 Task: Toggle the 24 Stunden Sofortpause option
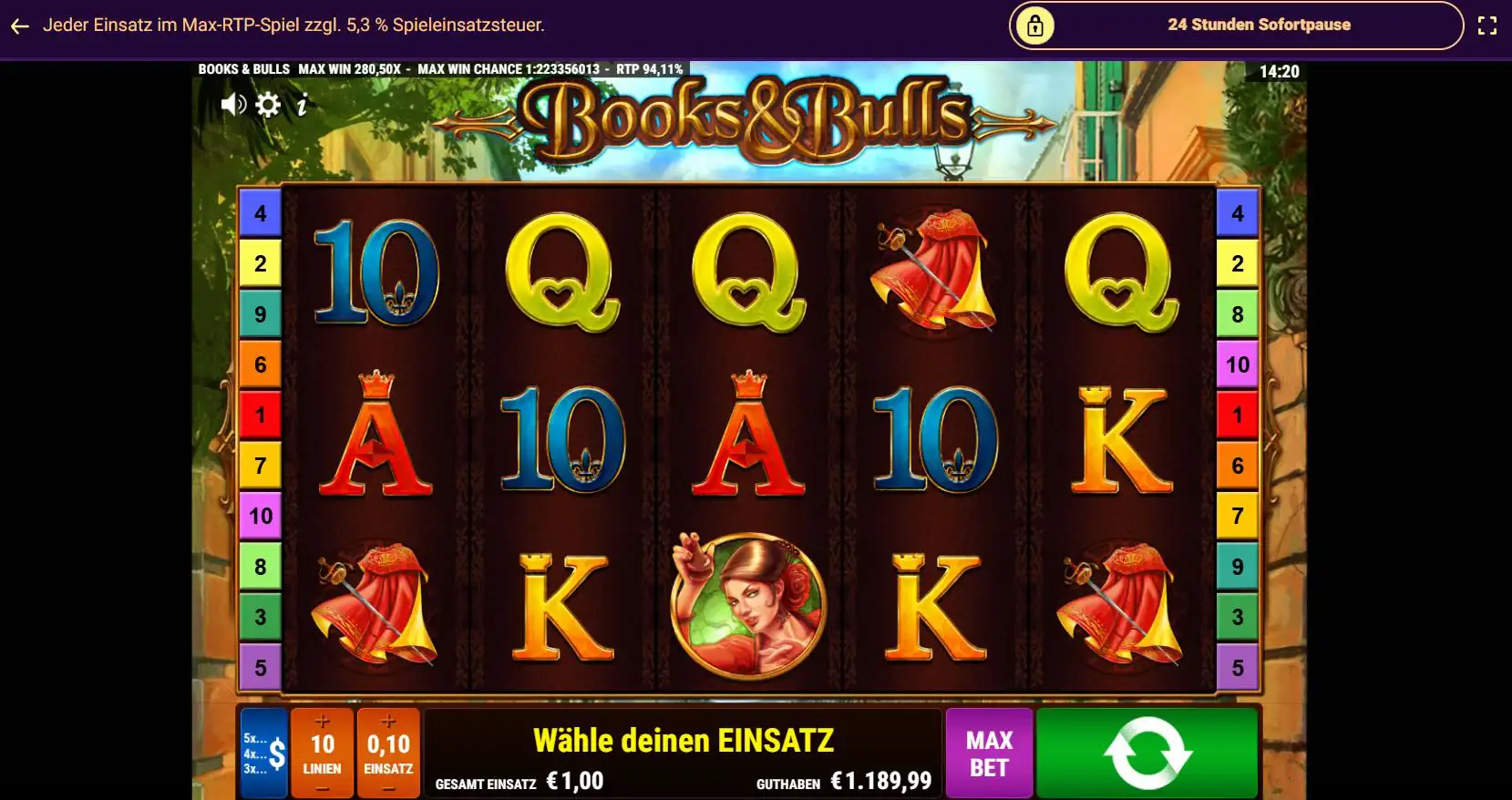click(1258, 25)
